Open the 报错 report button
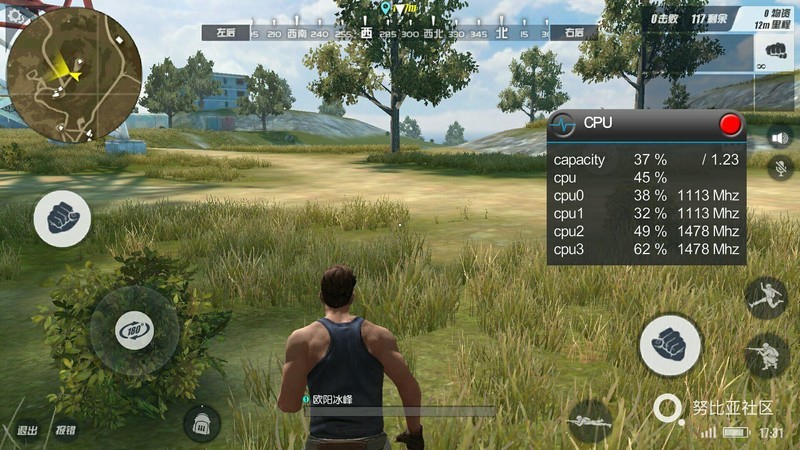 click(x=66, y=431)
